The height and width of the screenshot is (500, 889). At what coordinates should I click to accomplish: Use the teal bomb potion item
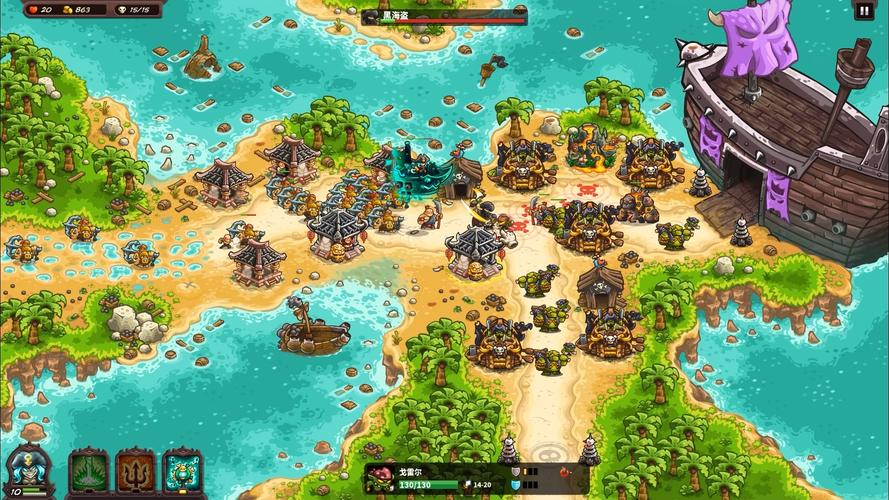182,471
